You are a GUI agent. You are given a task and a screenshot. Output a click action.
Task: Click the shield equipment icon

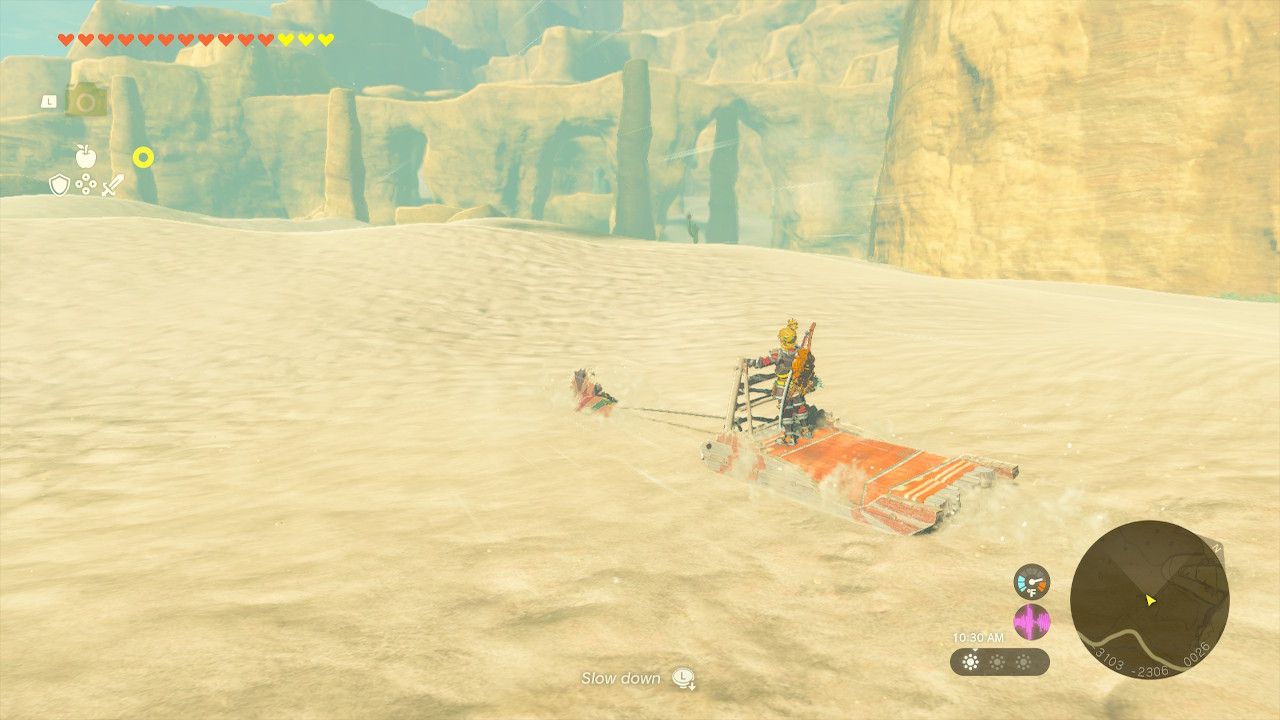(x=59, y=185)
